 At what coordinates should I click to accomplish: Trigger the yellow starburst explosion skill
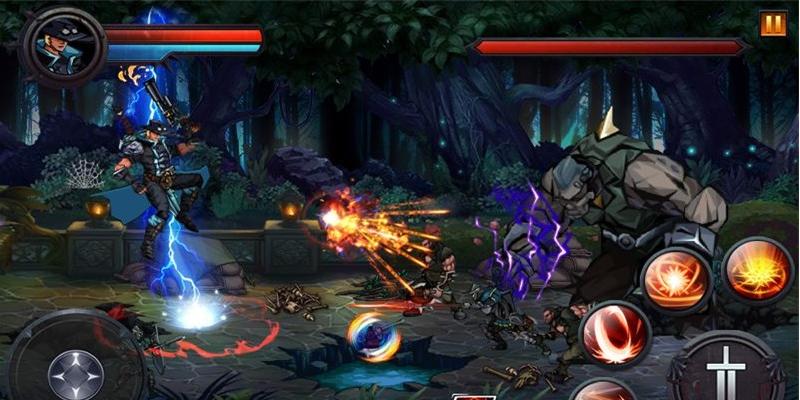(758, 270)
